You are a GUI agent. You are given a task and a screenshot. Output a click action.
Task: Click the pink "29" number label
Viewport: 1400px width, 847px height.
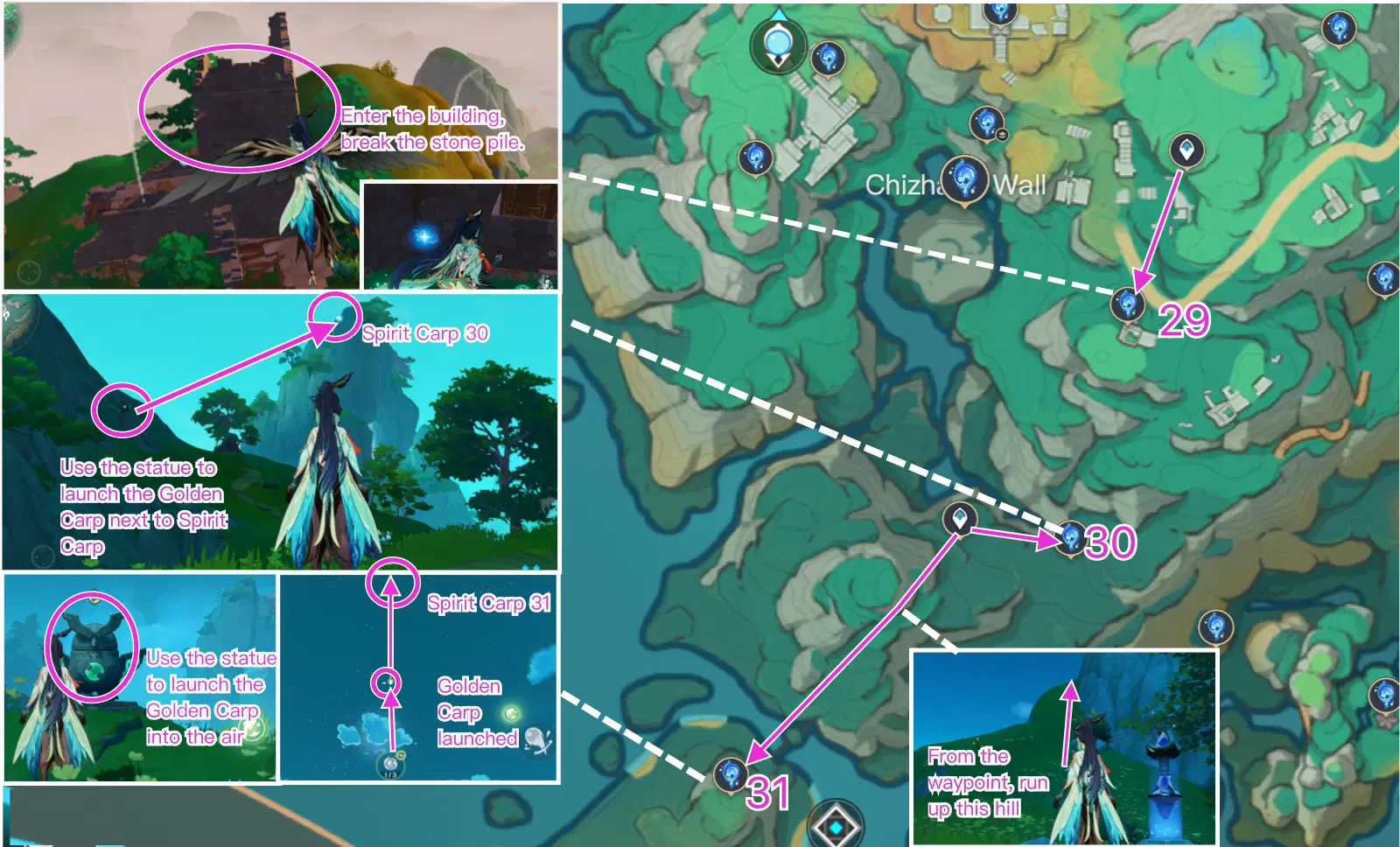click(x=1182, y=322)
